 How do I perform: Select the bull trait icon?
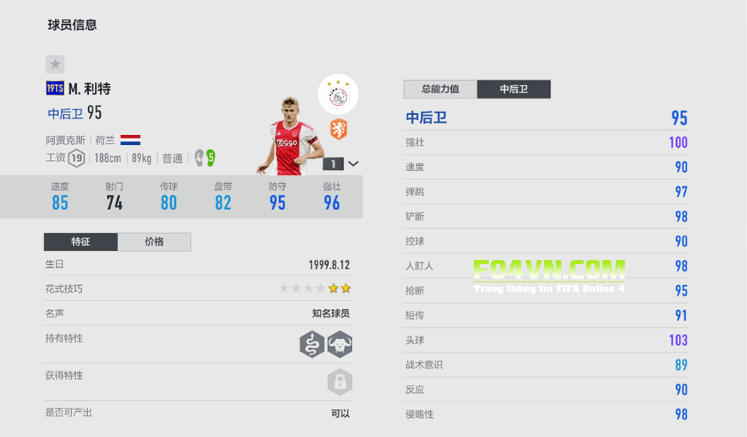340,345
